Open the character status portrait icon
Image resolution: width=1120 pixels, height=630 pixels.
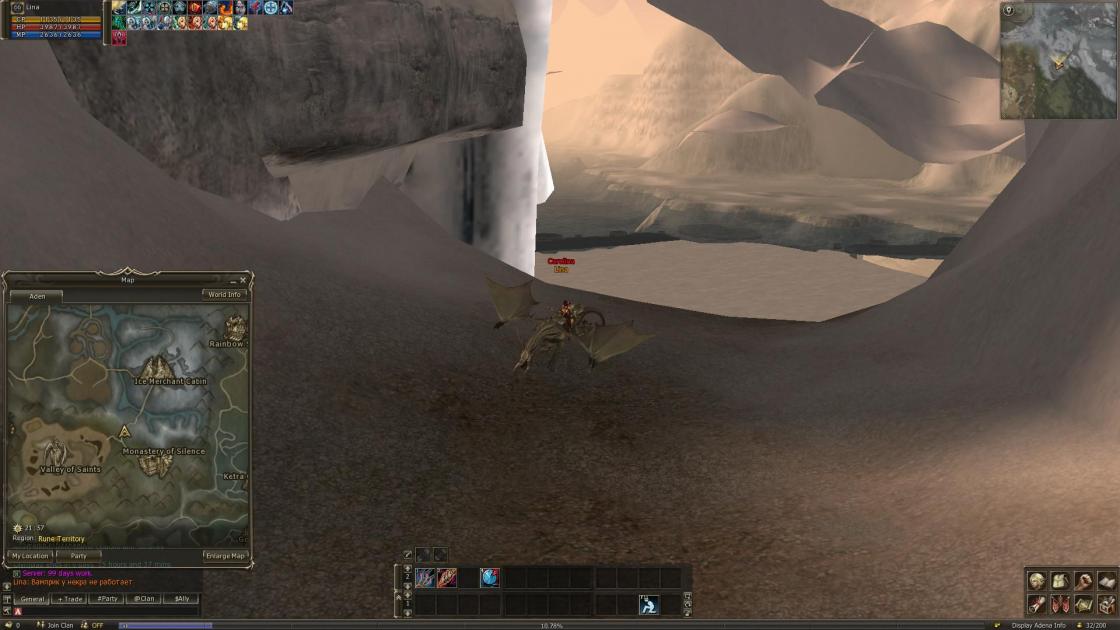click(1037, 581)
